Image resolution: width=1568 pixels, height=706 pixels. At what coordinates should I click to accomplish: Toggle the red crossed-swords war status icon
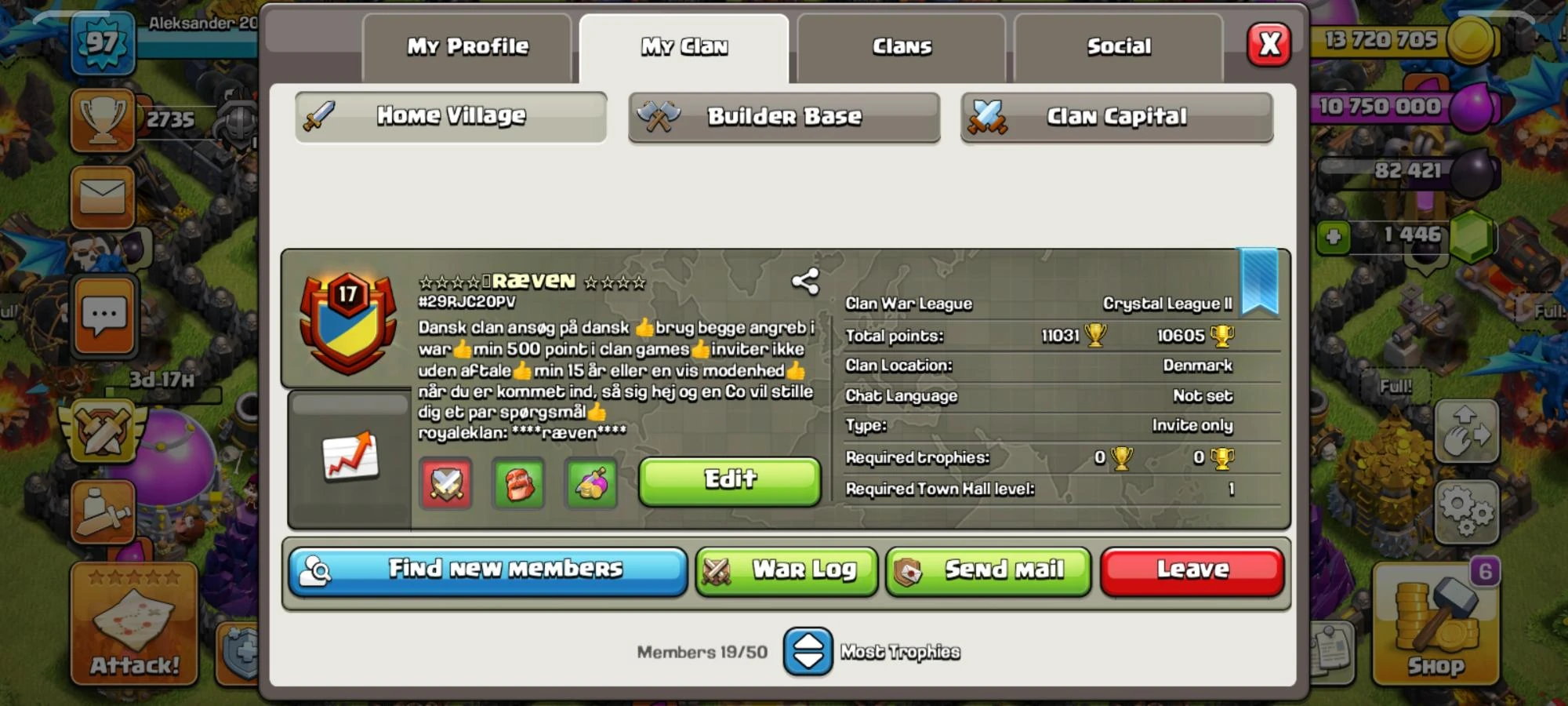point(445,484)
